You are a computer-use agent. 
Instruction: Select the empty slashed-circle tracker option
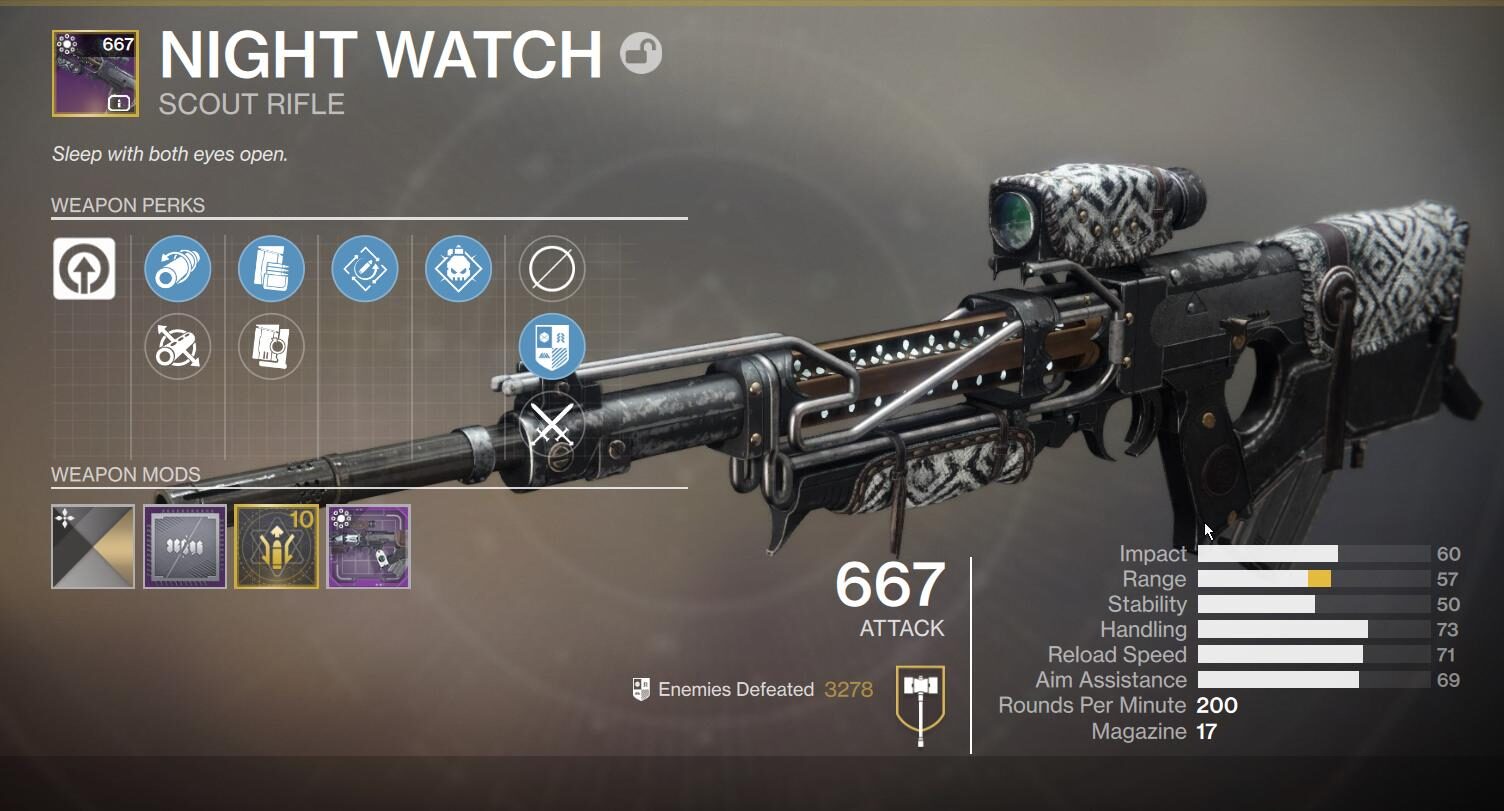[552, 269]
